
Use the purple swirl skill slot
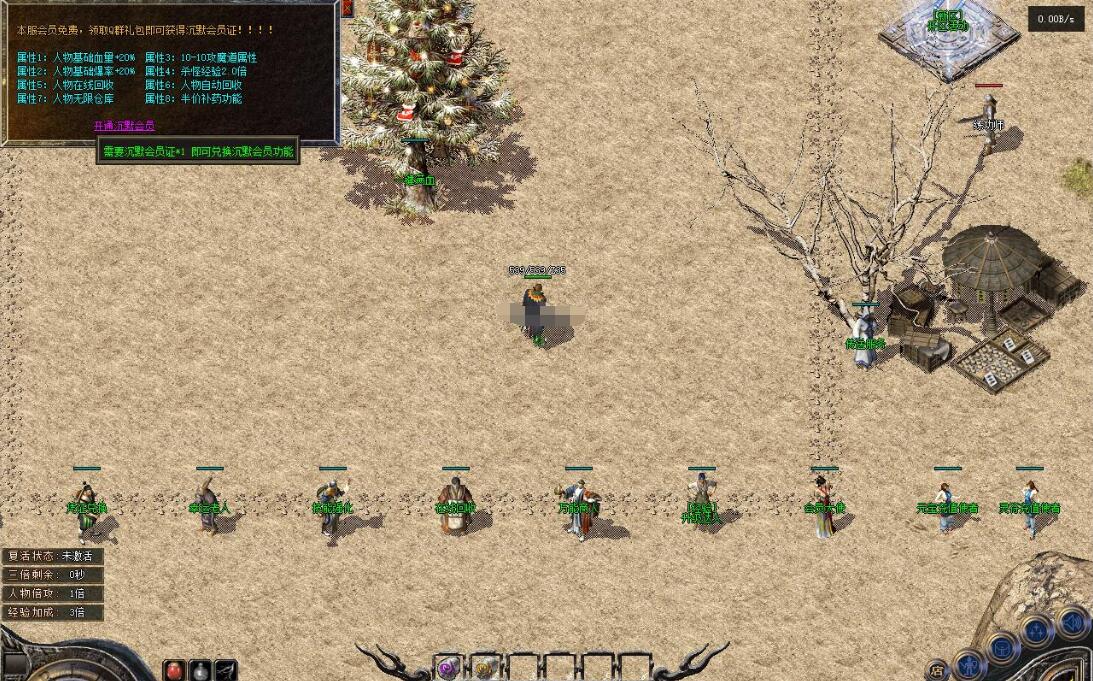pos(447,668)
